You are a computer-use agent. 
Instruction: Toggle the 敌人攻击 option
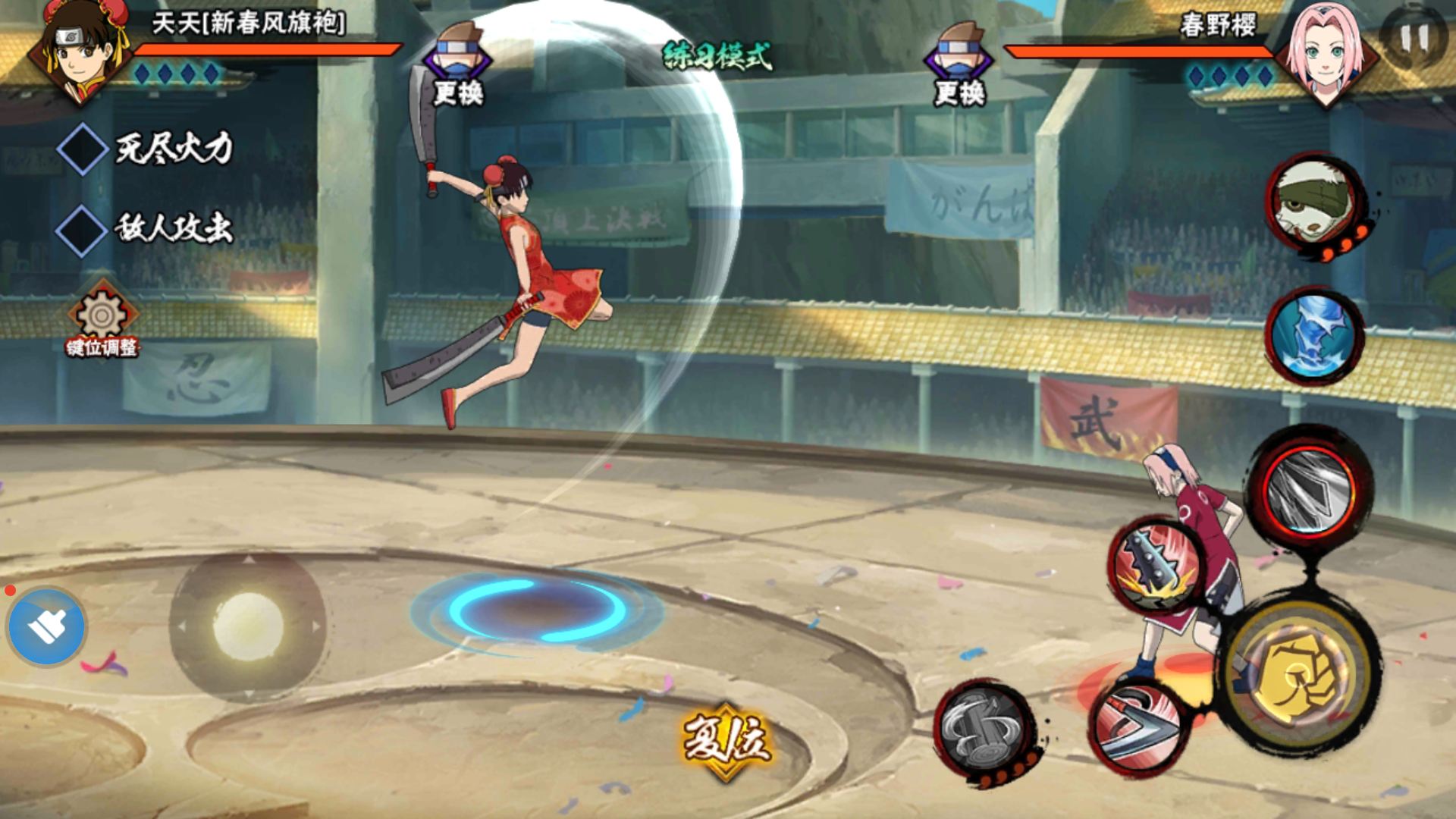[82, 230]
